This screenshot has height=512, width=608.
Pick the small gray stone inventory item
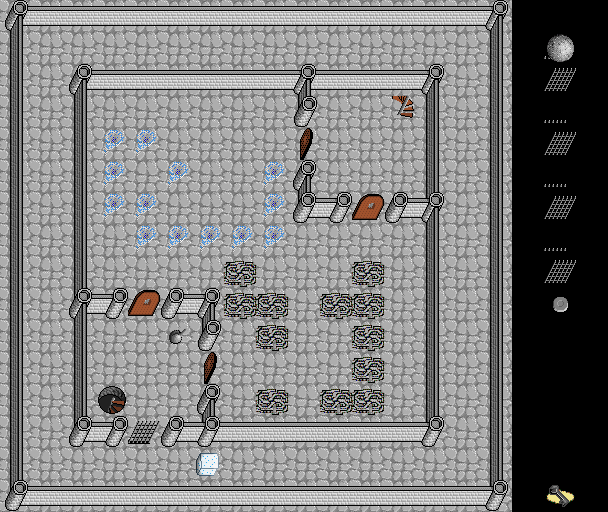tap(560, 304)
